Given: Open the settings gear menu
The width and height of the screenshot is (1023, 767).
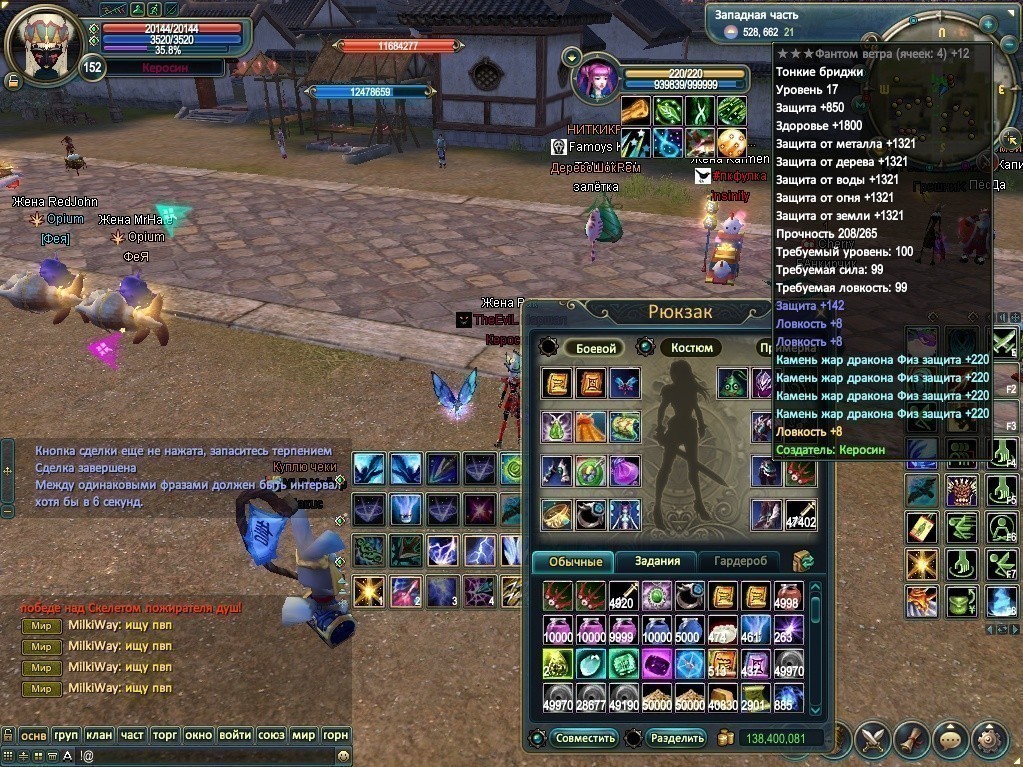Looking at the screenshot, I should pyautogui.click(x=989, y=739).
